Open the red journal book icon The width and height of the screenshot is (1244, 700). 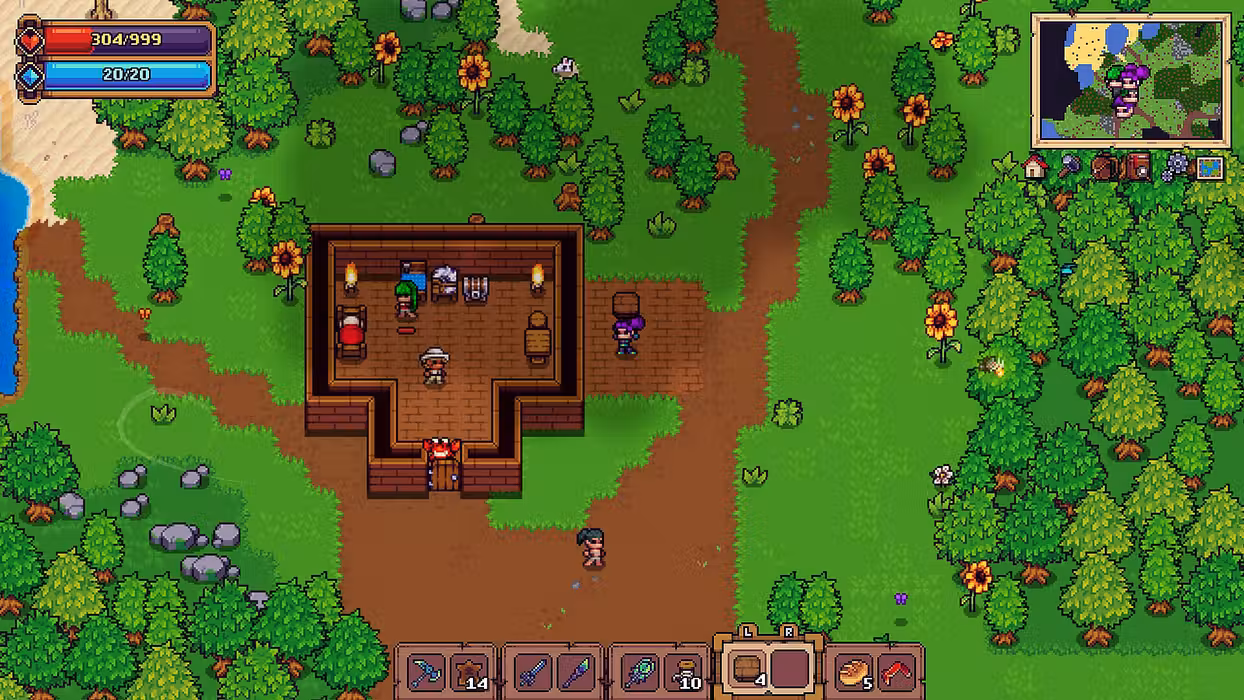[x=1138, y=167]
